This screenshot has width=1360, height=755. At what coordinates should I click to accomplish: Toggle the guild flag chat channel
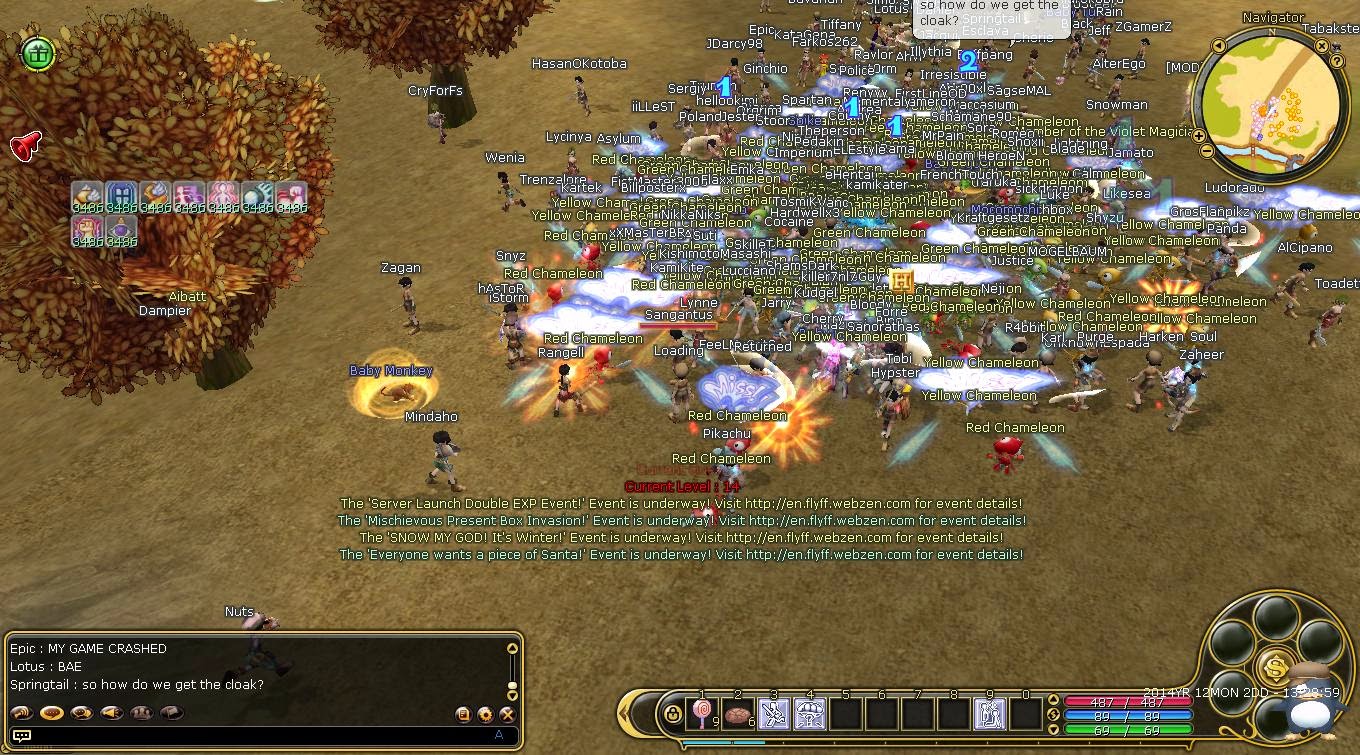[171, 712]
